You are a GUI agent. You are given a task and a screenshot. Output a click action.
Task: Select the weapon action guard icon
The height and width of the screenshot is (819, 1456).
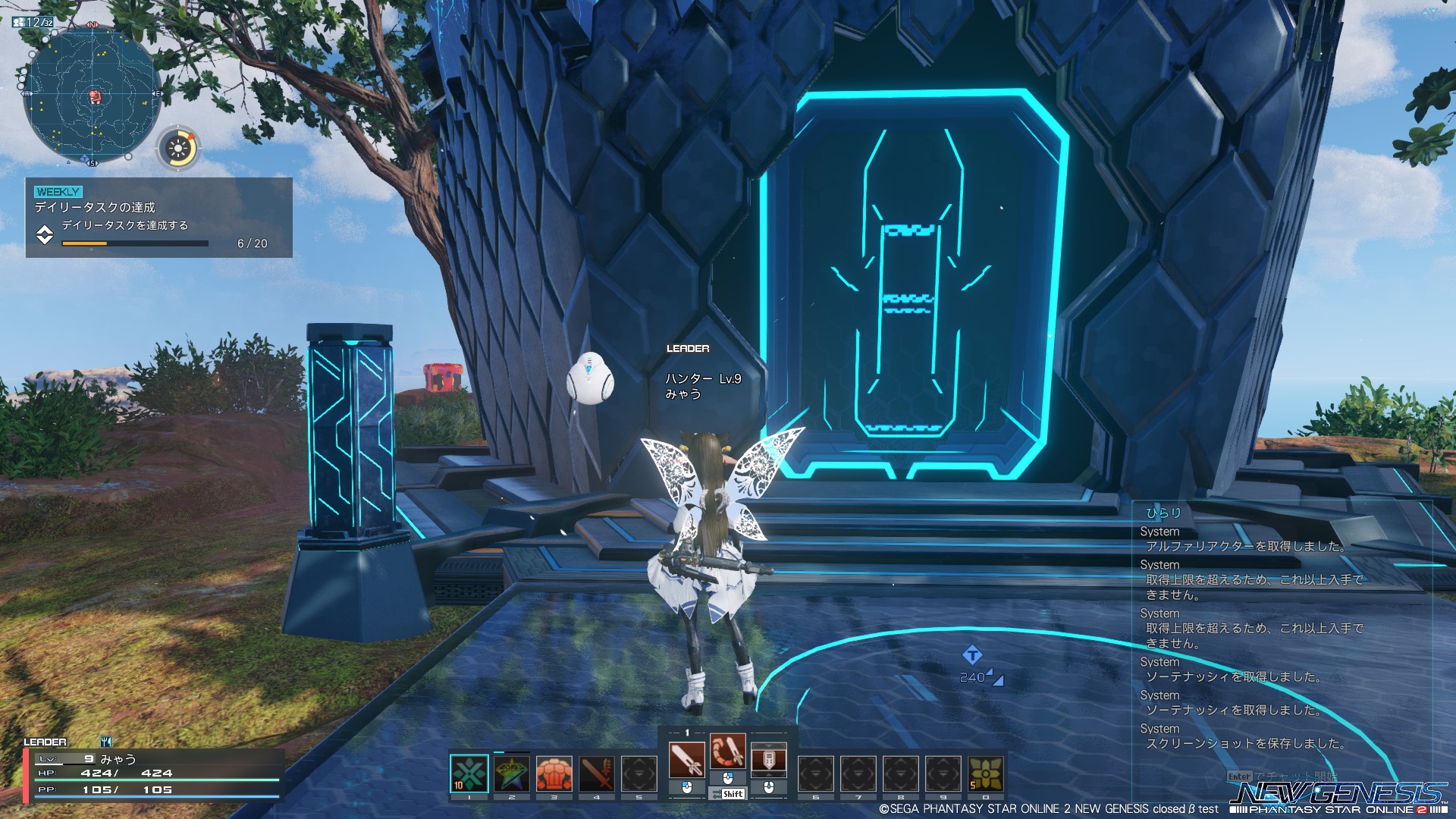[768, 760]
